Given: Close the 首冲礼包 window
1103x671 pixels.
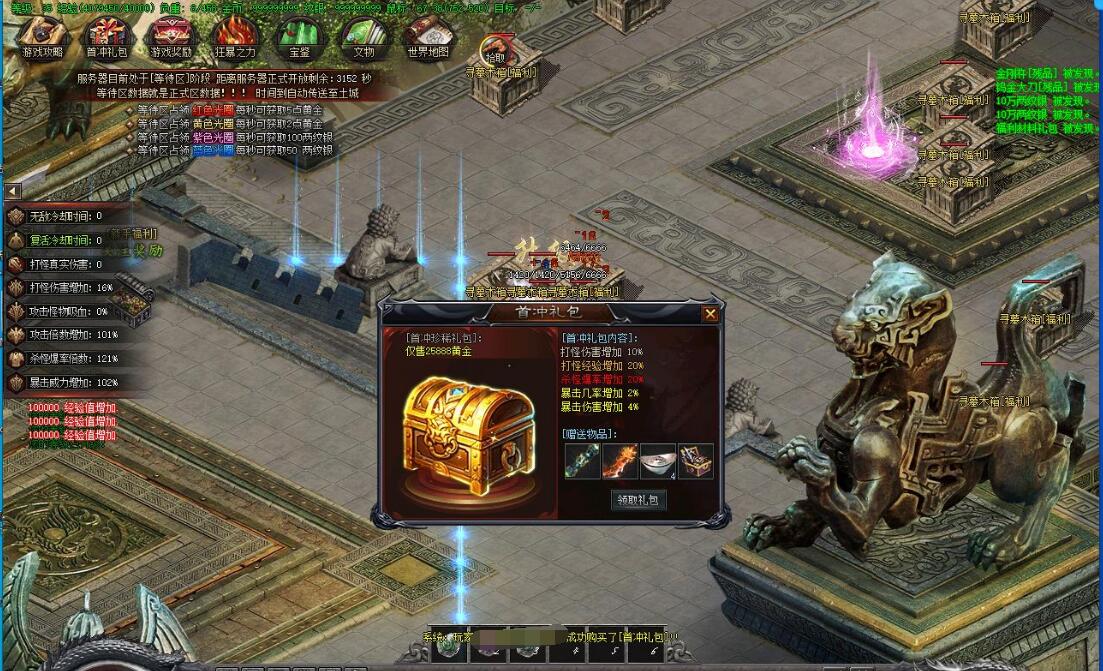Looking at the screenshot, I should [710, 314].
